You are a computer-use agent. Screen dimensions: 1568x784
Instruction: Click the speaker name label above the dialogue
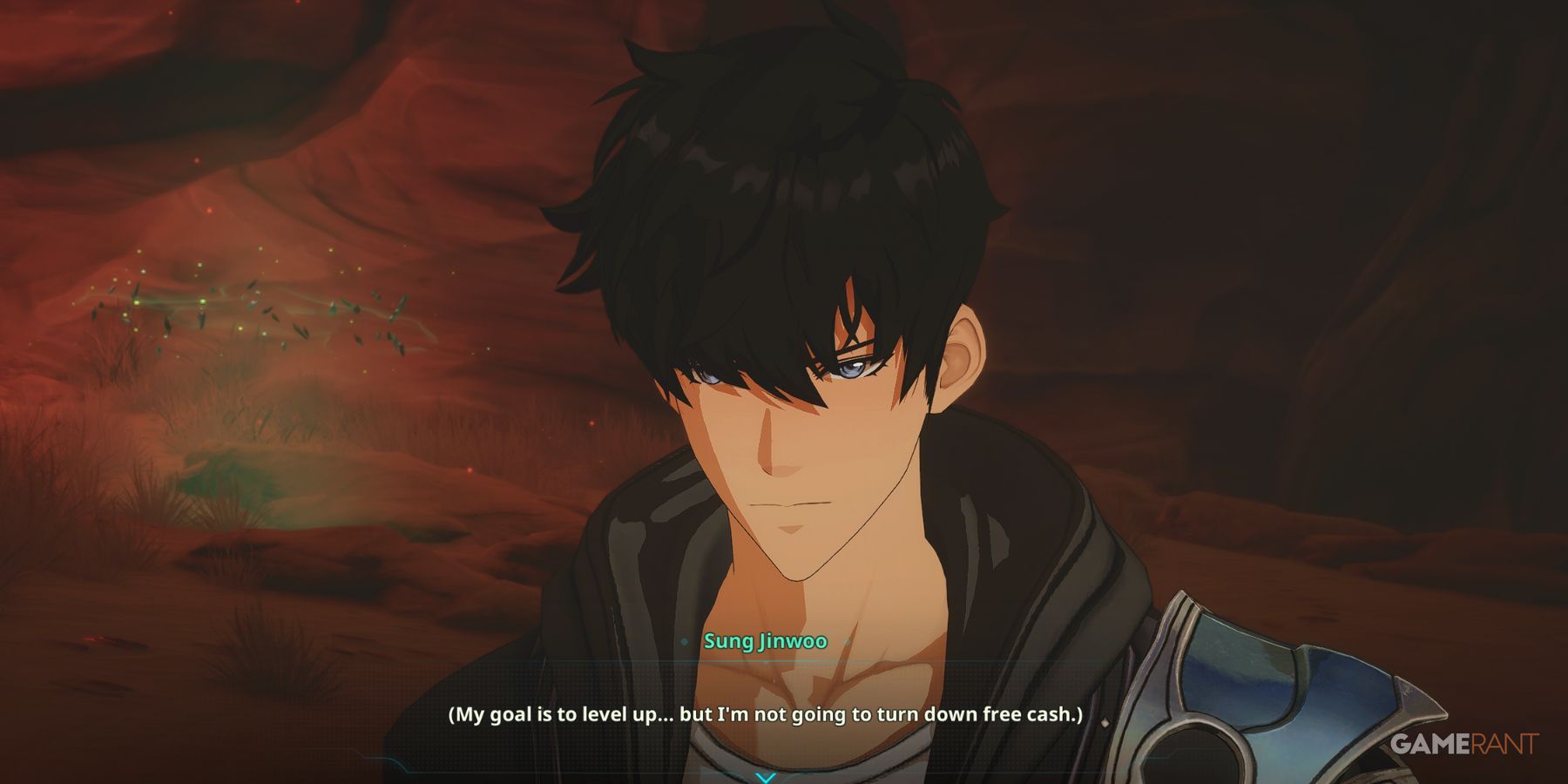[765, 640]
